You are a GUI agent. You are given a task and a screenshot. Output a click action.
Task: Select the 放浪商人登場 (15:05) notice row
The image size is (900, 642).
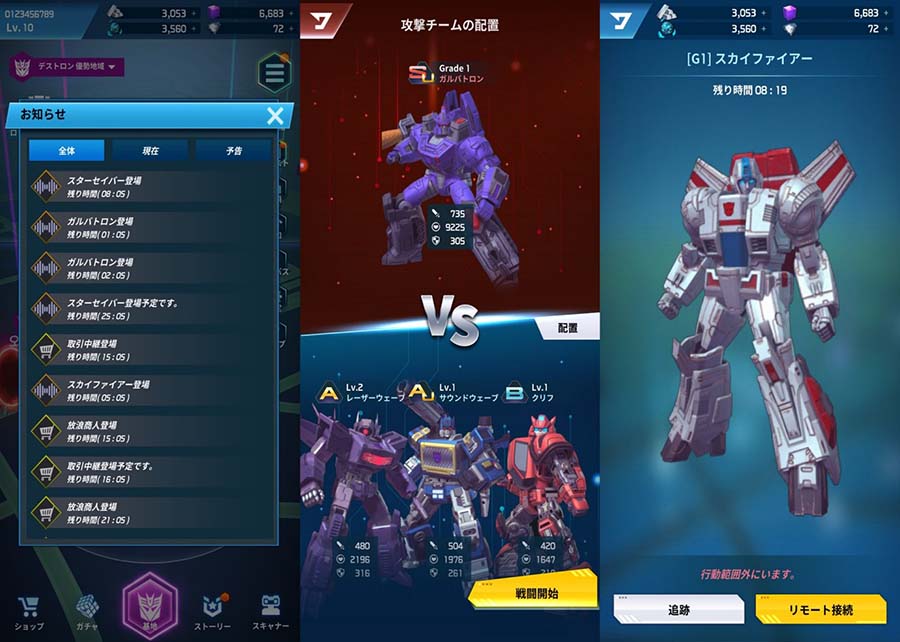click(x=150, y=431)
